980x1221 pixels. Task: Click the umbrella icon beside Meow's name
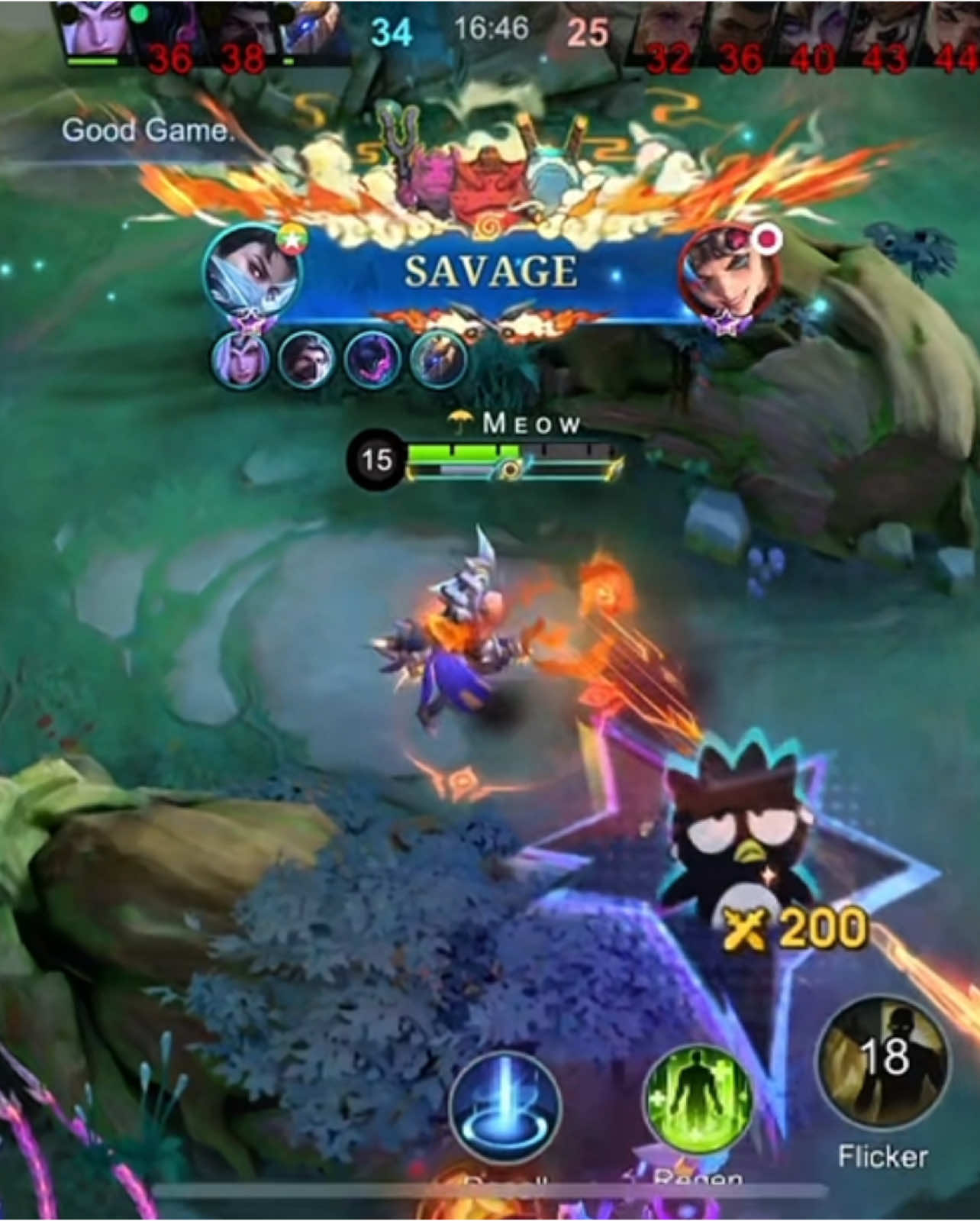click(459, 421)
